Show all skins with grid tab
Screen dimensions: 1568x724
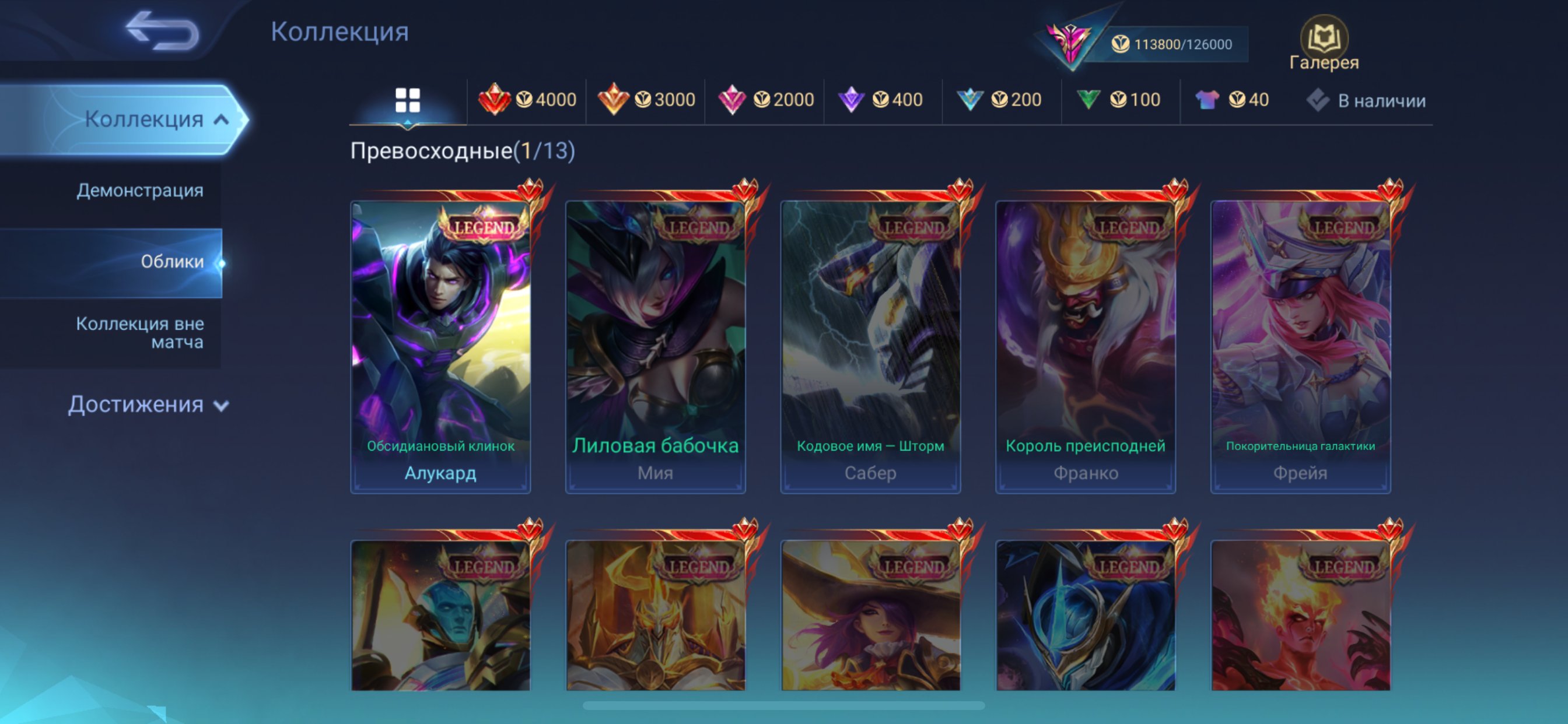407,100
